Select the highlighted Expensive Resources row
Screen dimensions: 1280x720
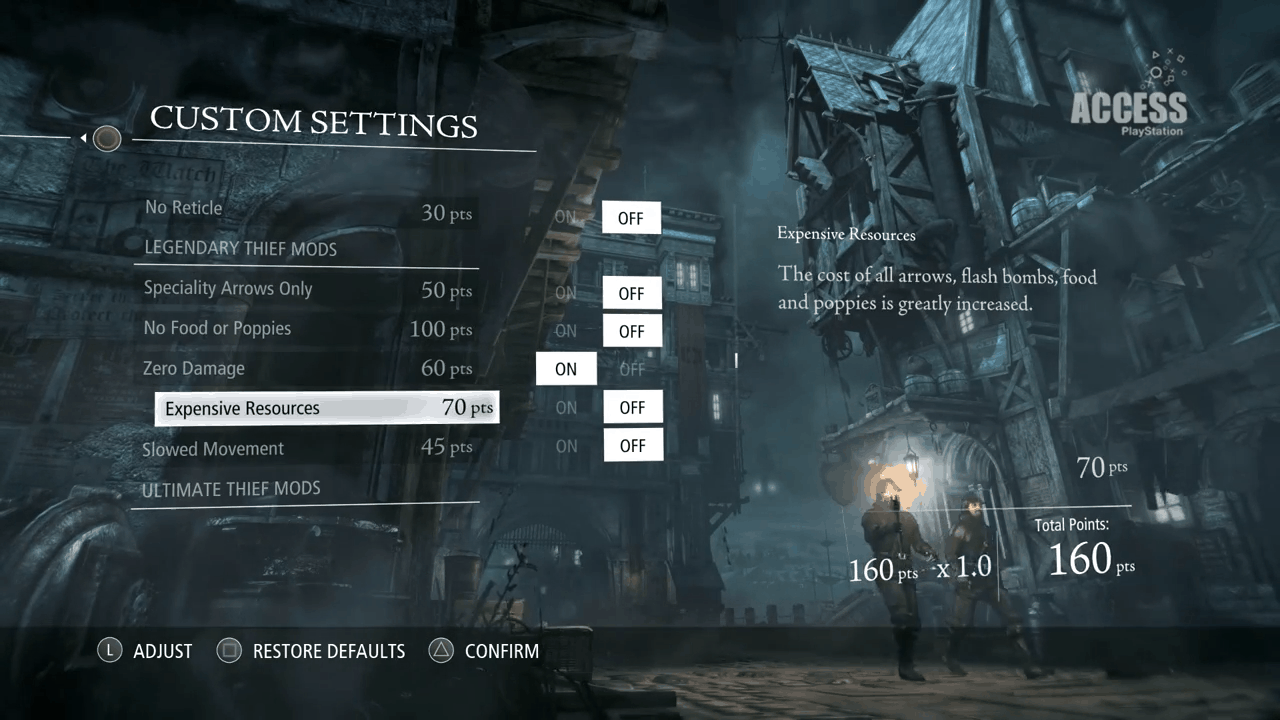point(327,408)
